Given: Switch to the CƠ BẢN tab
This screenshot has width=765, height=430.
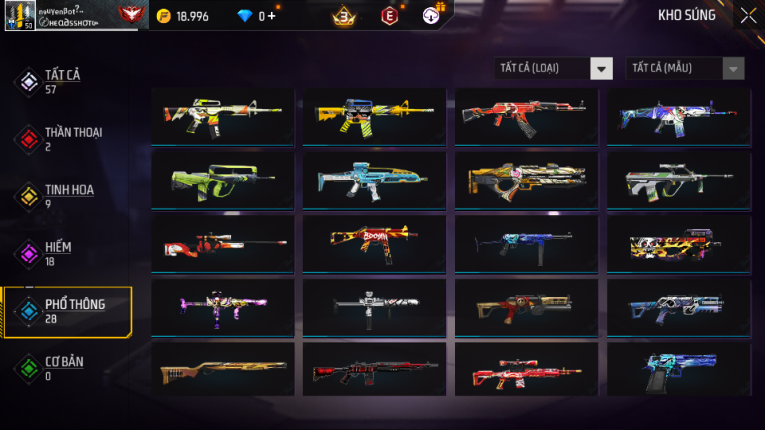Looking at the screenshot, I should (62, 368).
